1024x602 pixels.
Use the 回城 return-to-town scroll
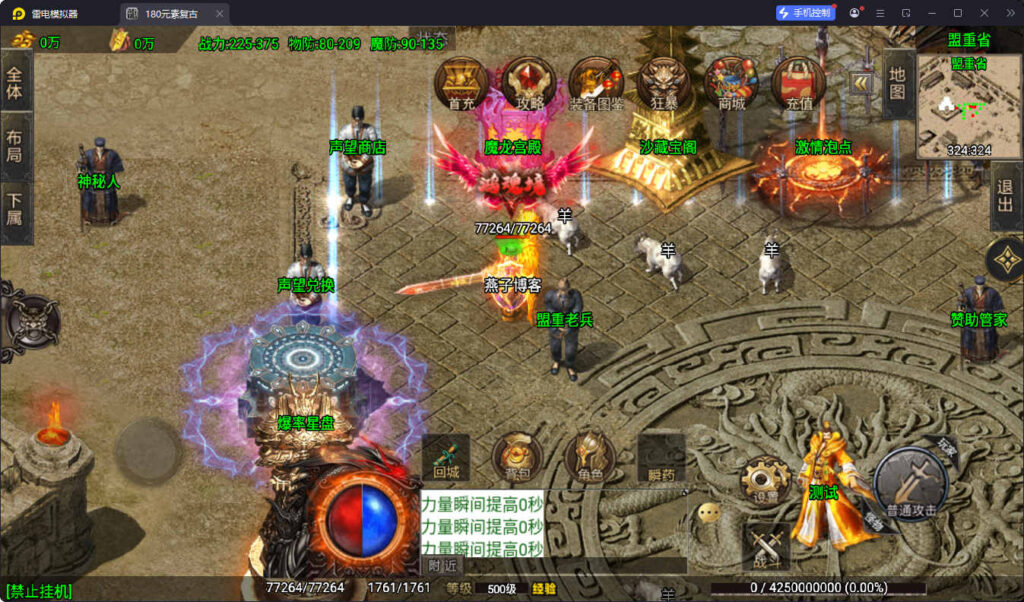coord(446,458)
